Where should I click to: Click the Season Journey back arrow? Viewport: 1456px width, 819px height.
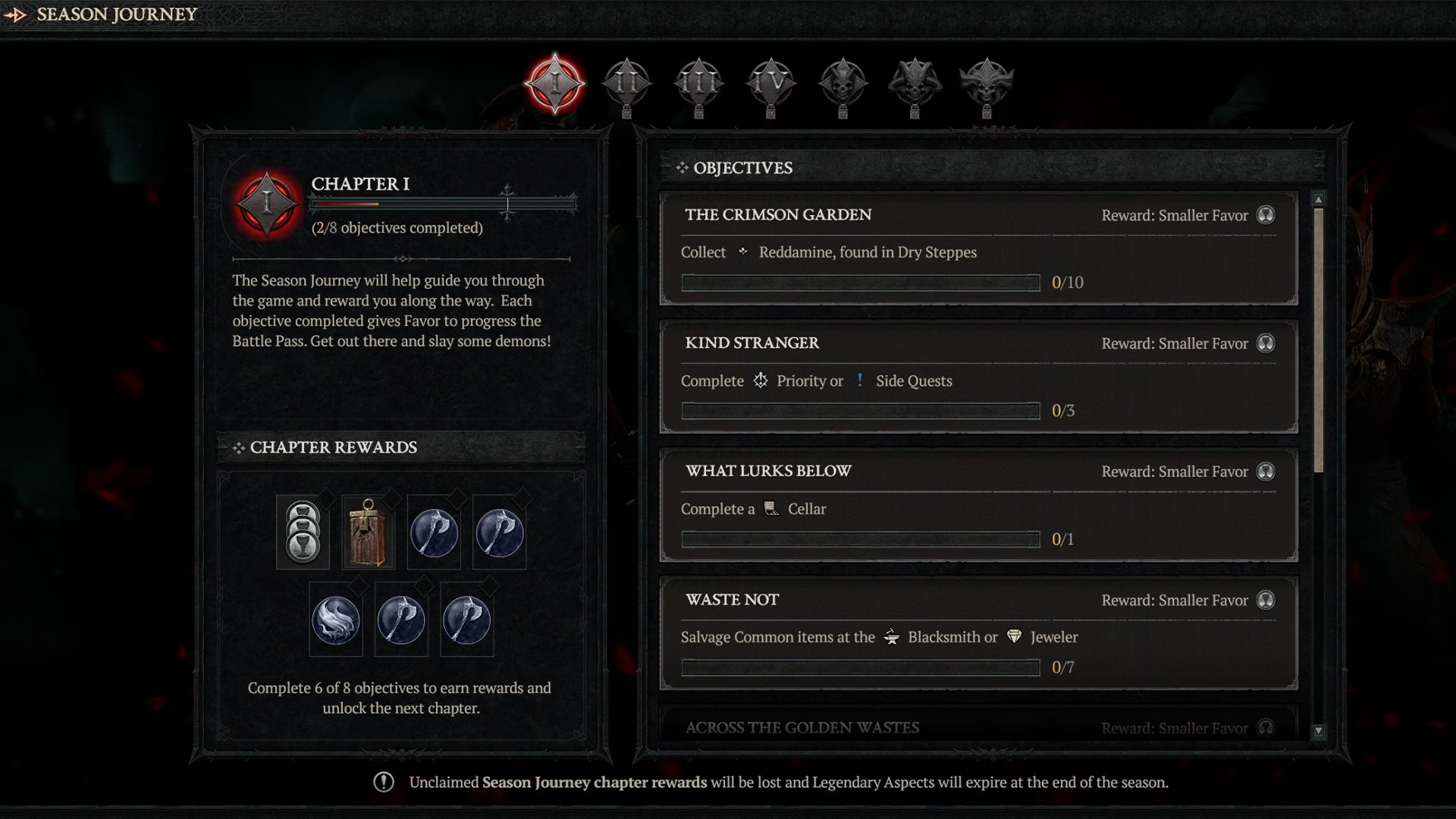15,14
